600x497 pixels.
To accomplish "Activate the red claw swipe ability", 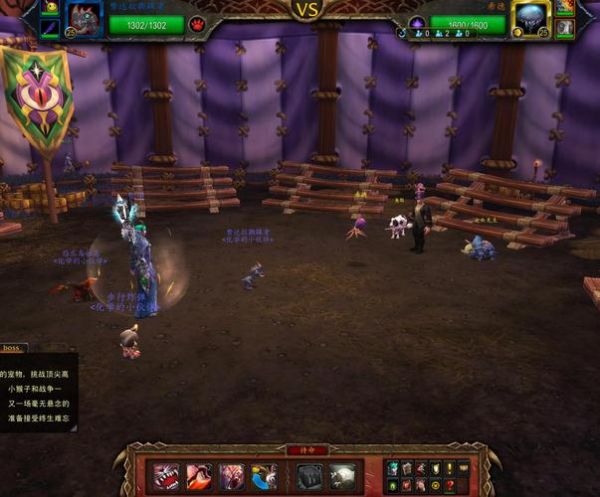I will pyautogui.click(x=198, y=477).
